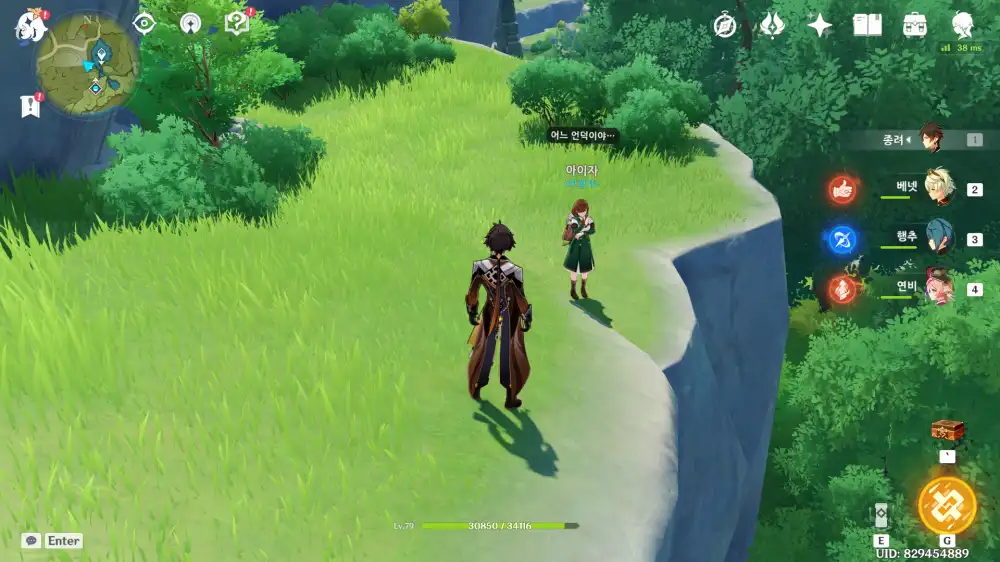This screenshot has height=562, width=1000.
Task: Use the stone pillar elemental skill
Action: (881, 515)
